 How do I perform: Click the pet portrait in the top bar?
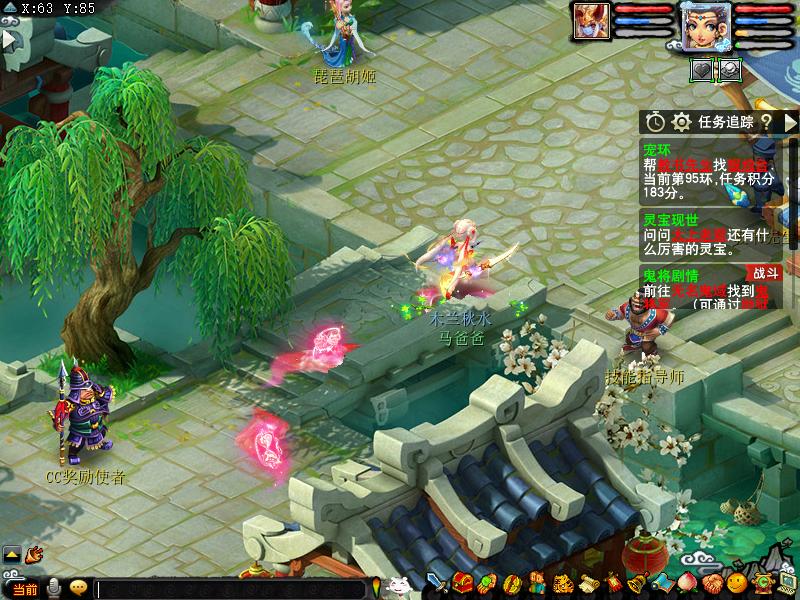590,20
